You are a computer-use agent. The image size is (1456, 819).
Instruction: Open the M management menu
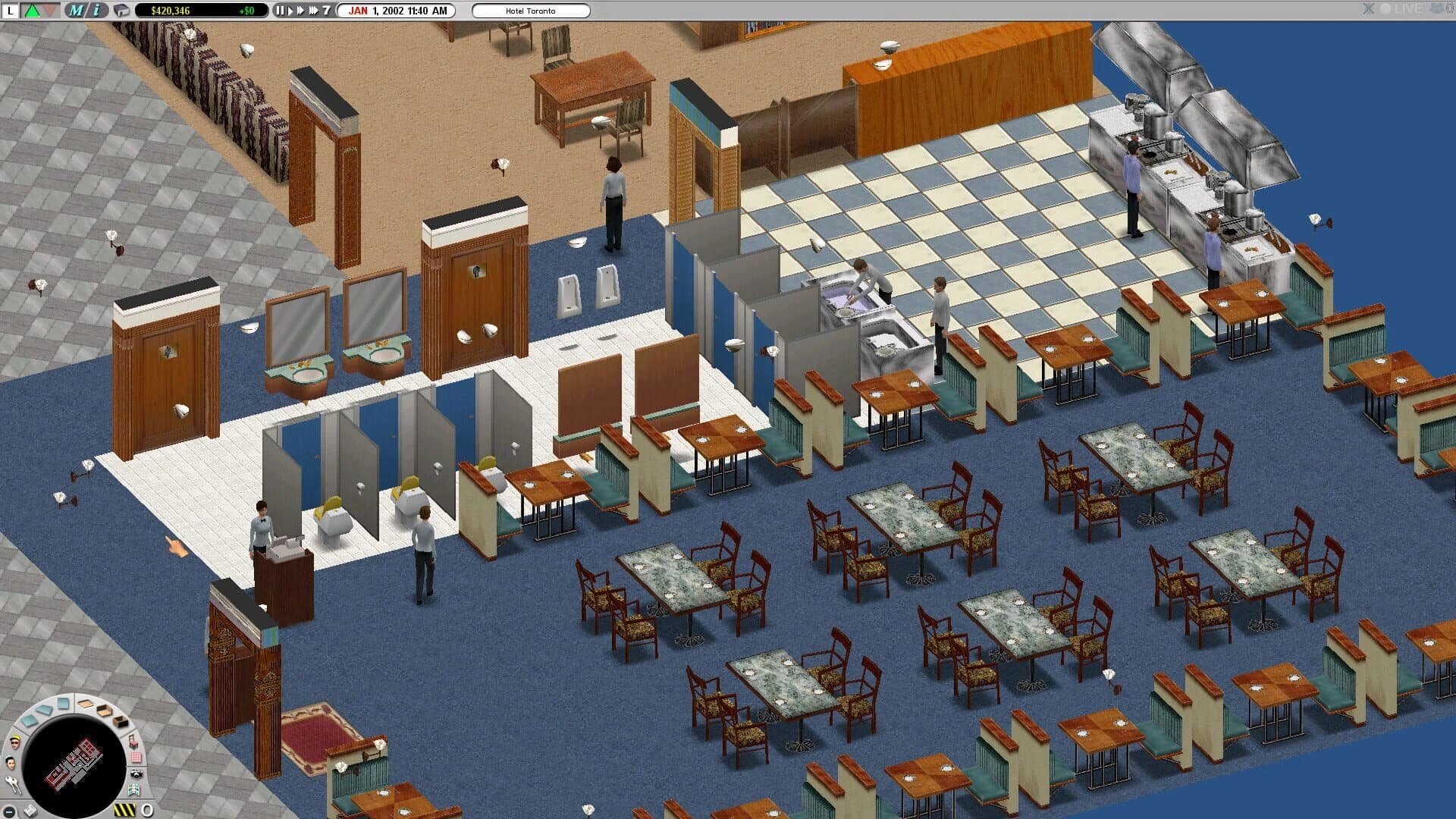pyautogui.click(x=74, y=11)
